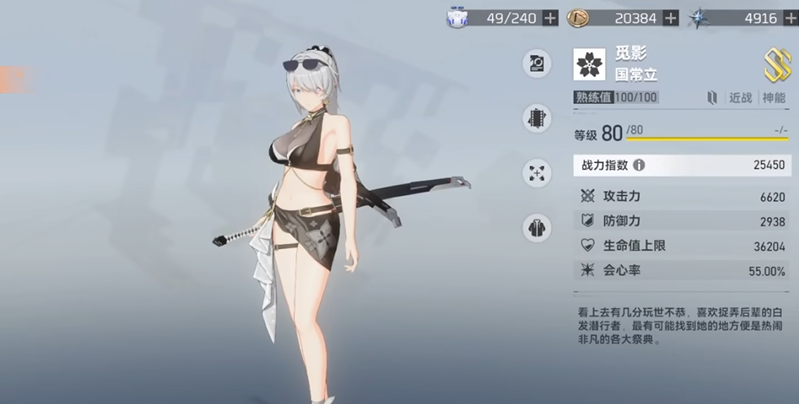Add crystal currency with the plus beside 4916
Screen dimensions: 799x404
point(791,17)
